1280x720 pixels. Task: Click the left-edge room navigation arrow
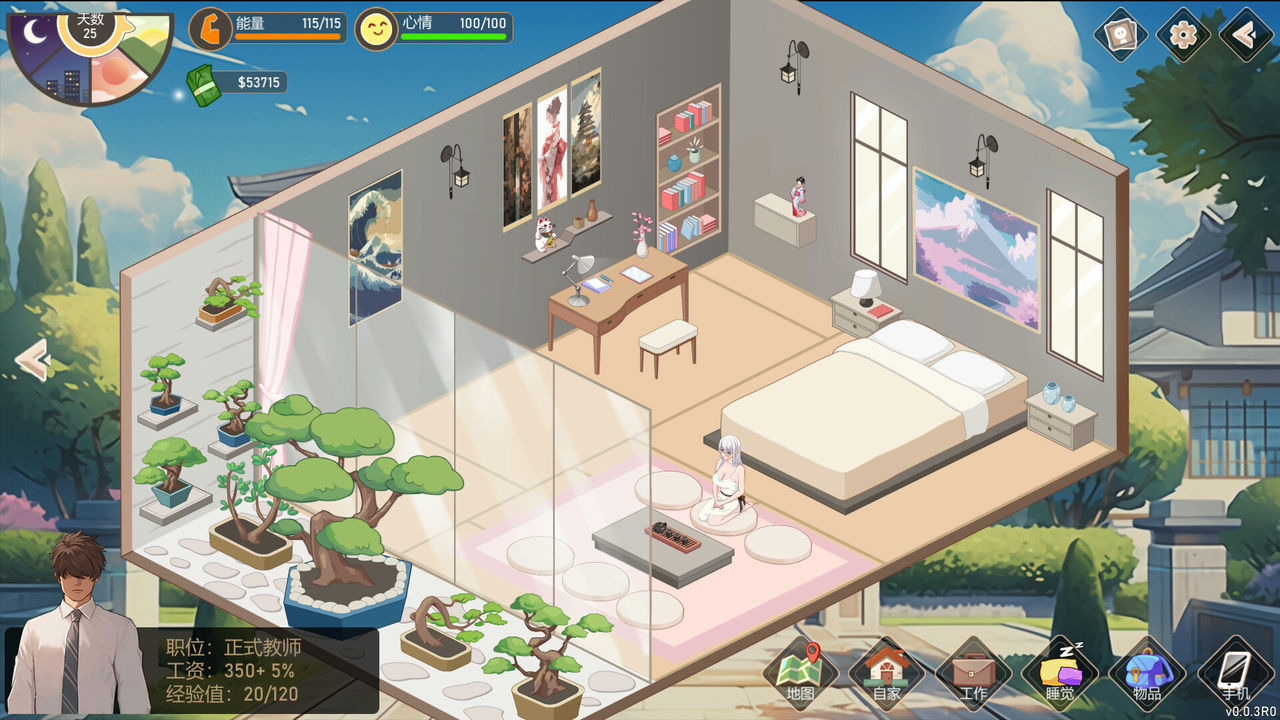tap(33, 360)
